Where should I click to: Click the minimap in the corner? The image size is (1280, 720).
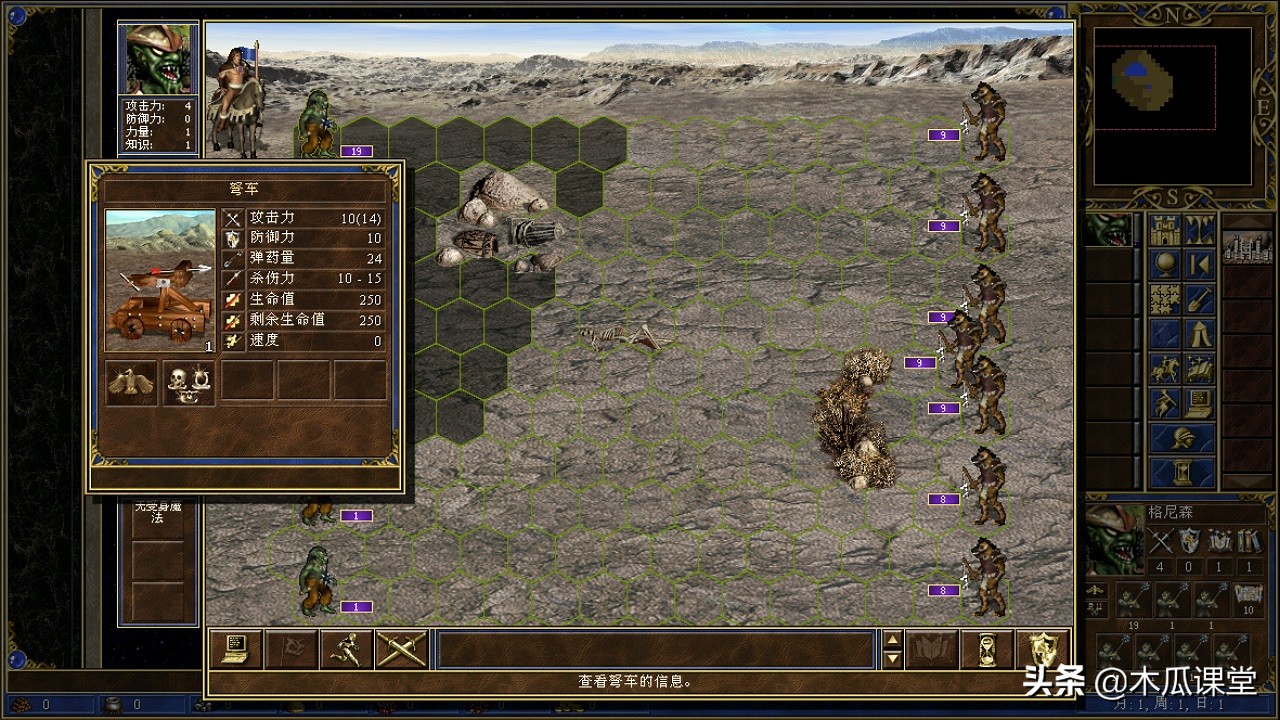(1172, 105)
